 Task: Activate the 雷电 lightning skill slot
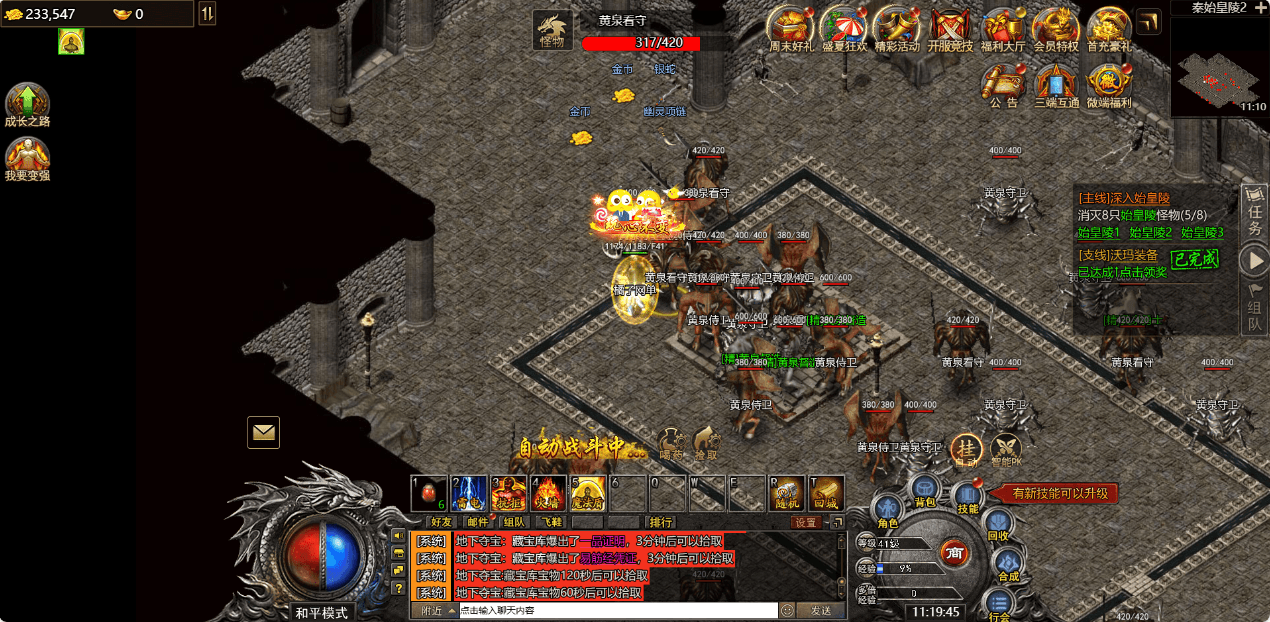point(468,493)
